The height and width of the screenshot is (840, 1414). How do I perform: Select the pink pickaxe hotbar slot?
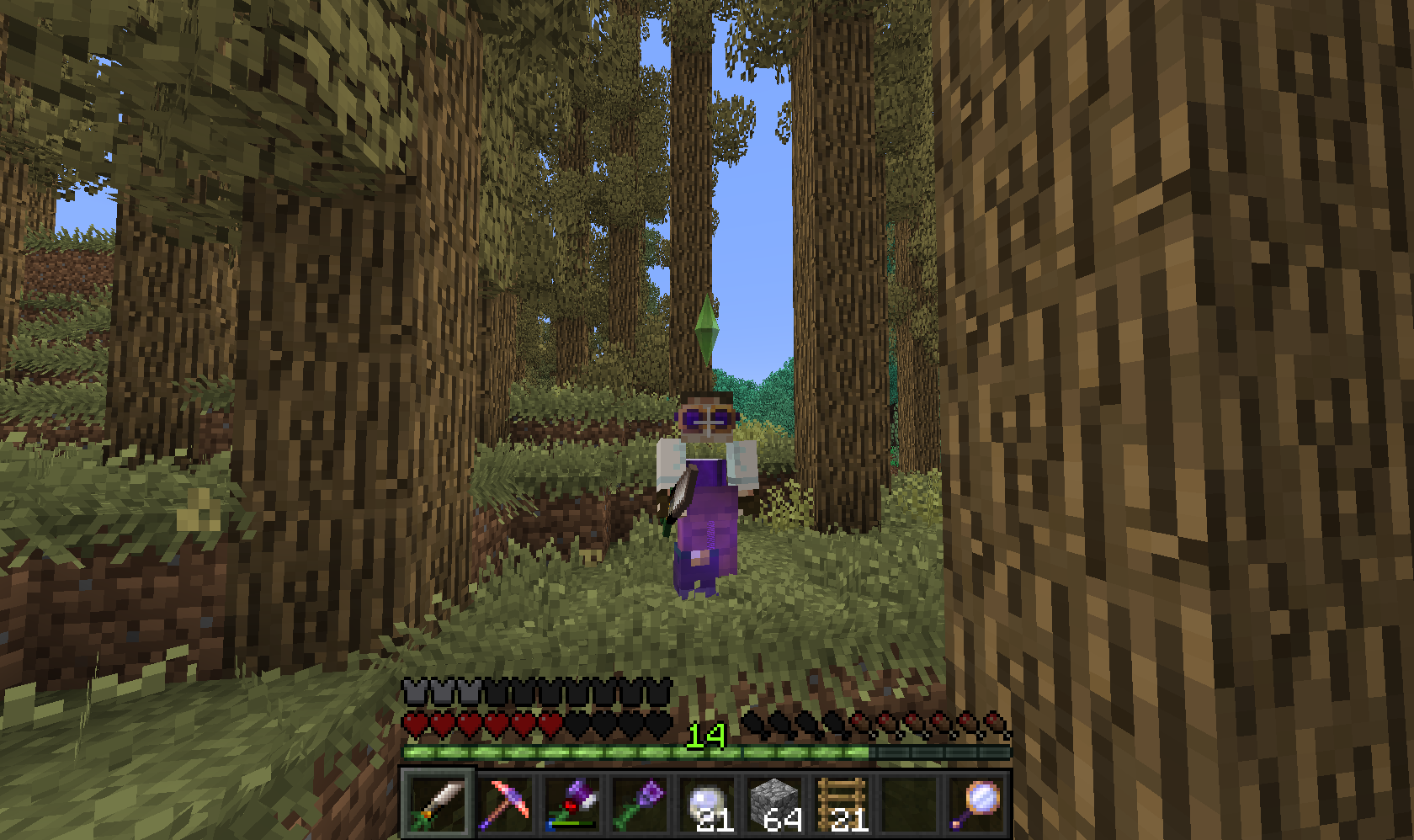(x=505, y=804)
